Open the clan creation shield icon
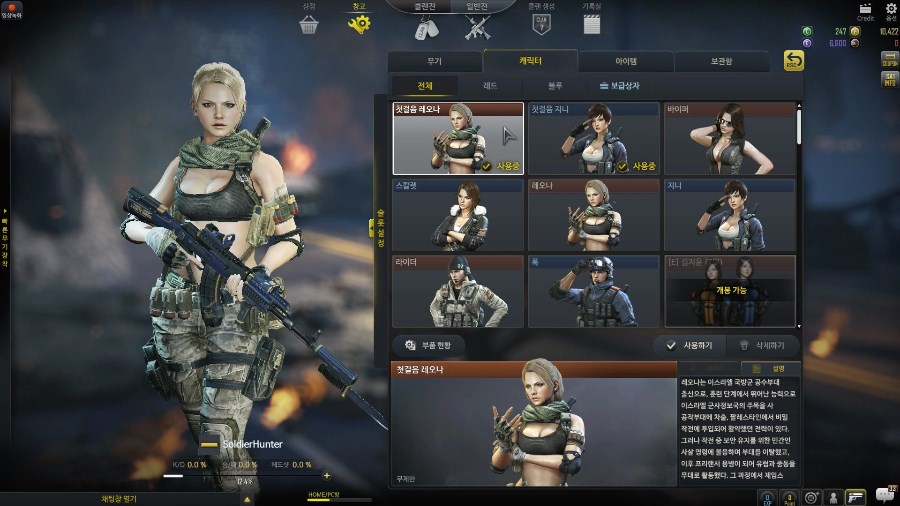Image resolution: width=900 pixels, height=506 pixels. click(543, 22)
